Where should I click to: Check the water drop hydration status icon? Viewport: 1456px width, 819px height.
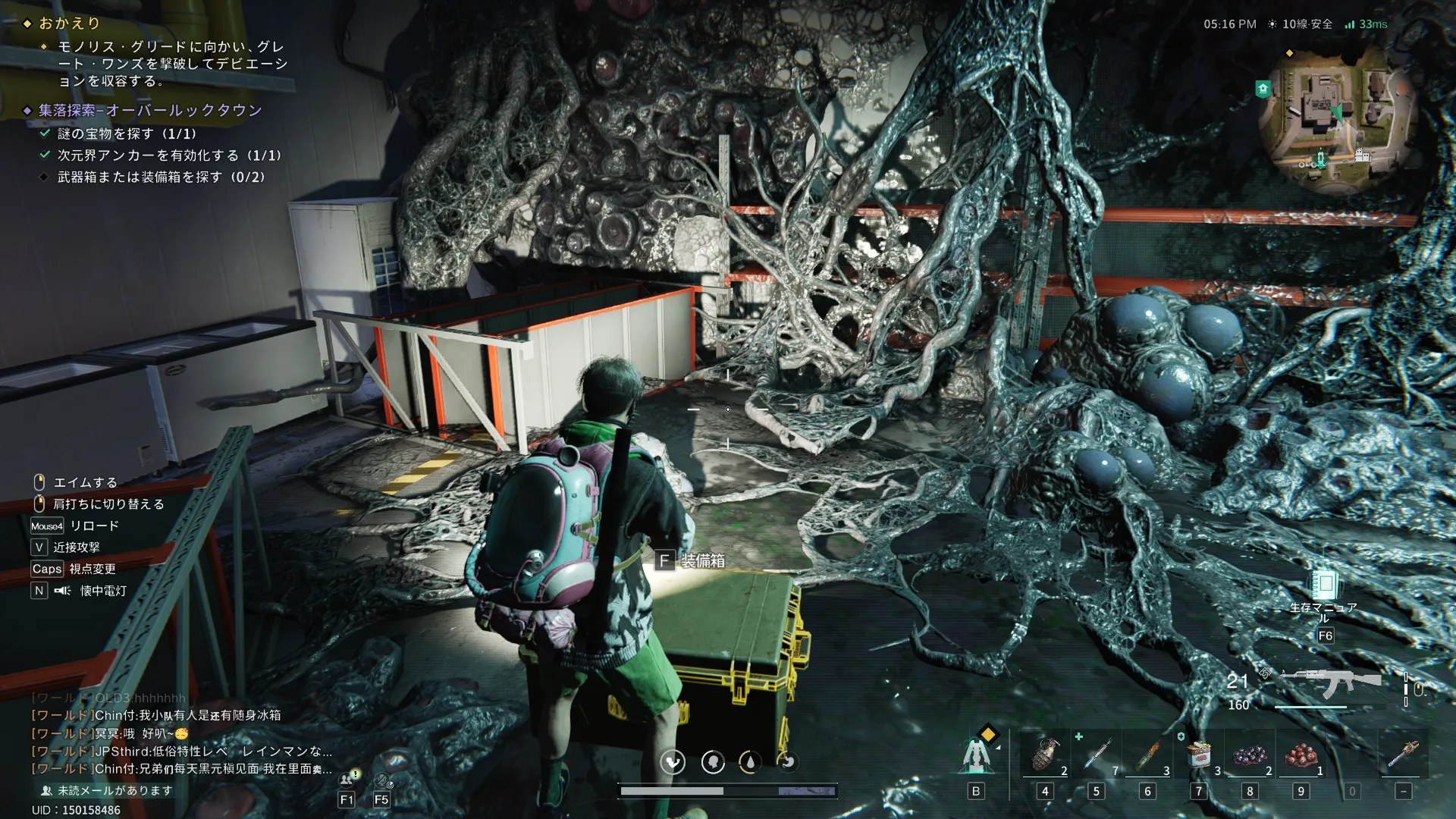[x=750, y=761]
